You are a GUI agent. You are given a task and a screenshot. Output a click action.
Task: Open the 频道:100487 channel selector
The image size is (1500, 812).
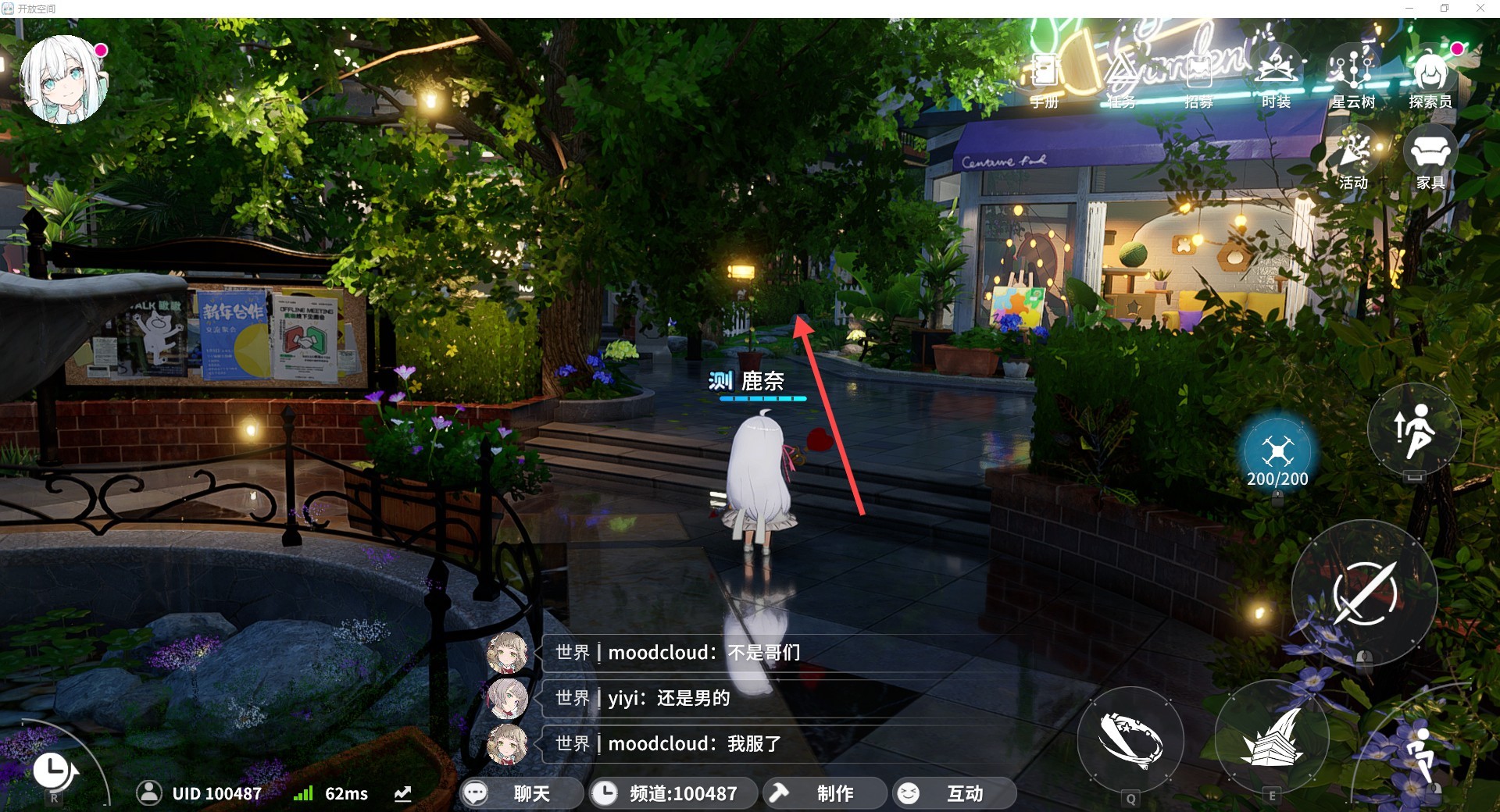coord(673,793)
